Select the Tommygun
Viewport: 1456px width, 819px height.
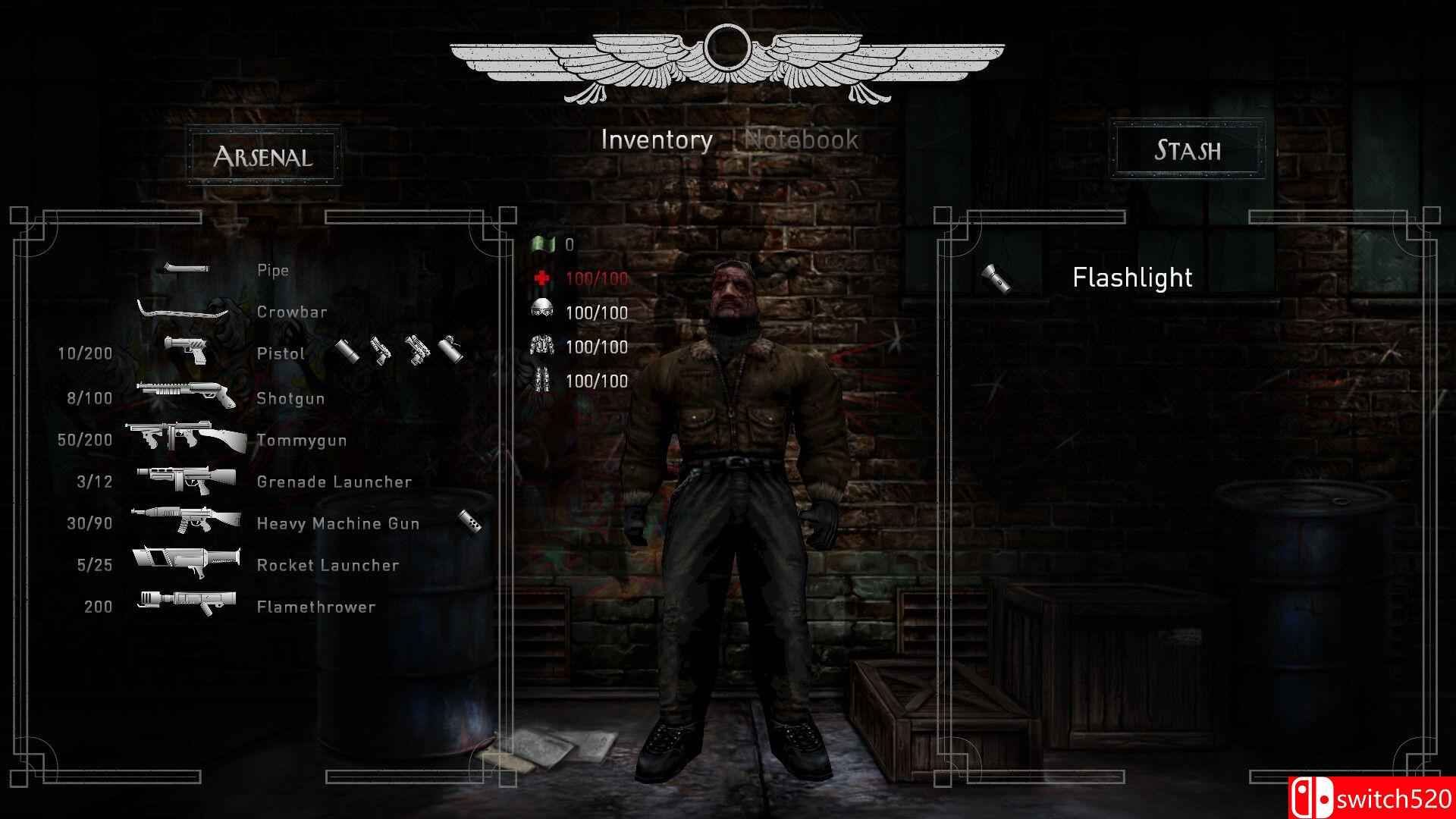301,440
